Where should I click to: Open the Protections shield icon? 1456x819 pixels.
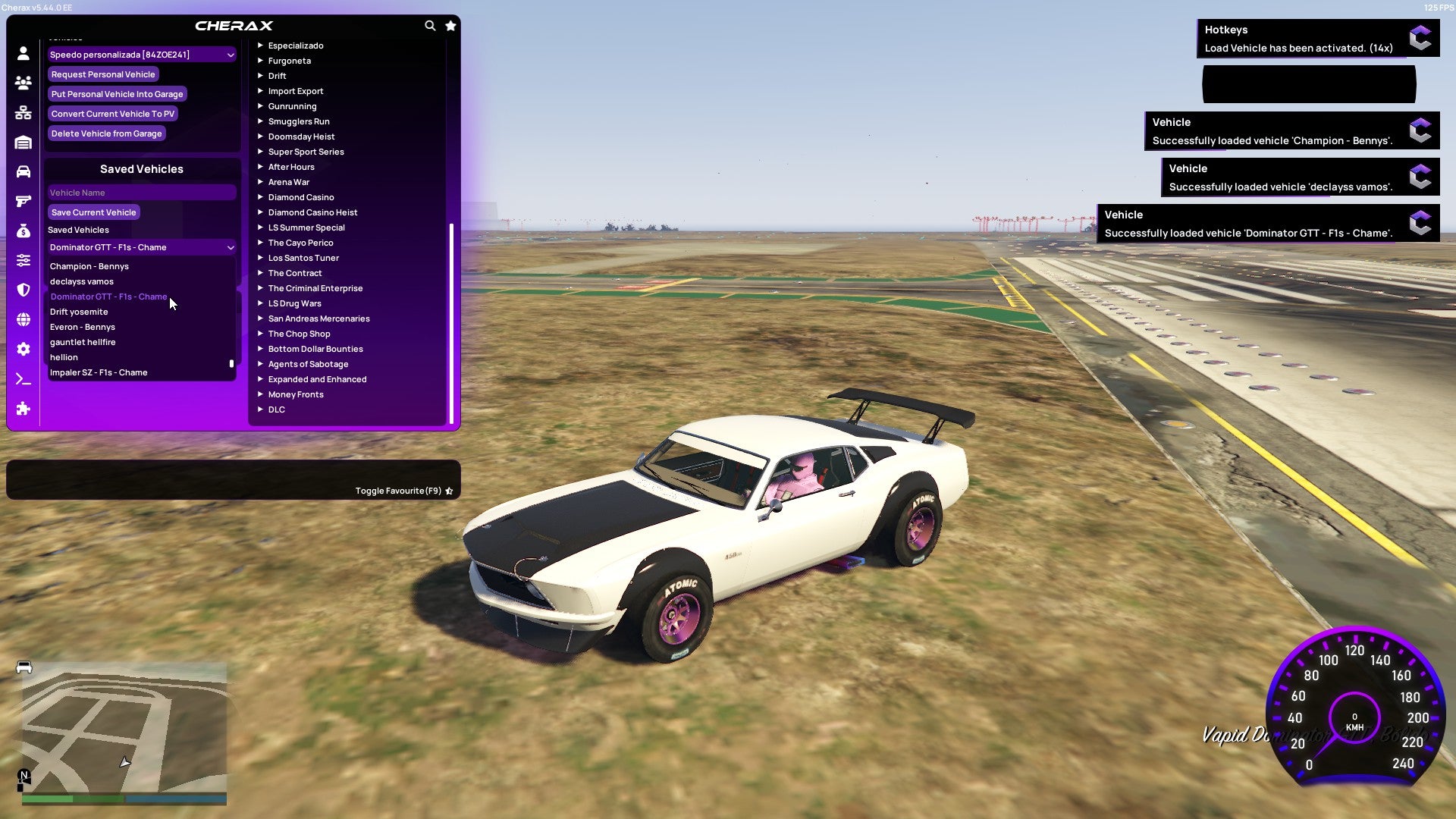(x=23, y=290)
